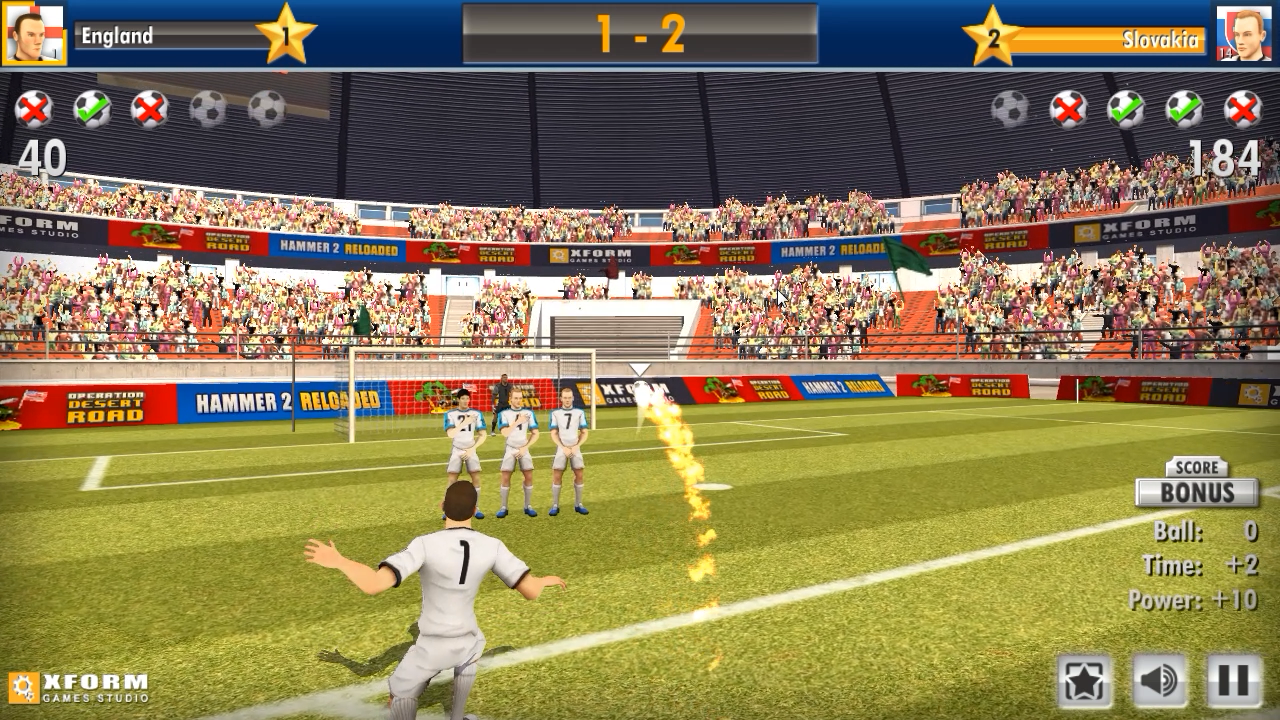Click the 1 - 2 scoreboard
Image resolution: width=1280 pixels, height=720 pixels.
point(640,33)
